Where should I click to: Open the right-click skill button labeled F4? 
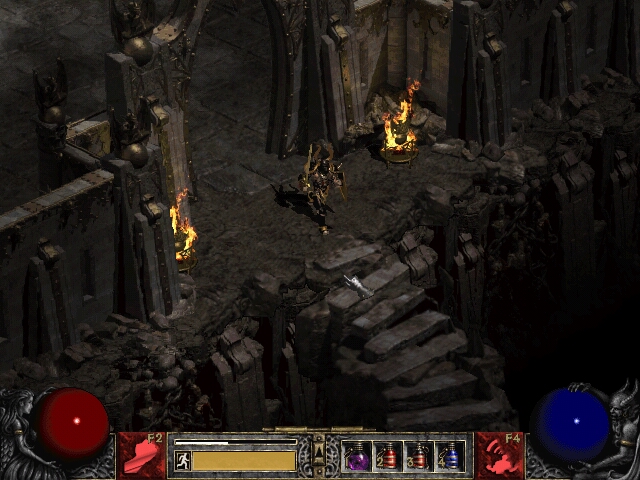(498, 456)
